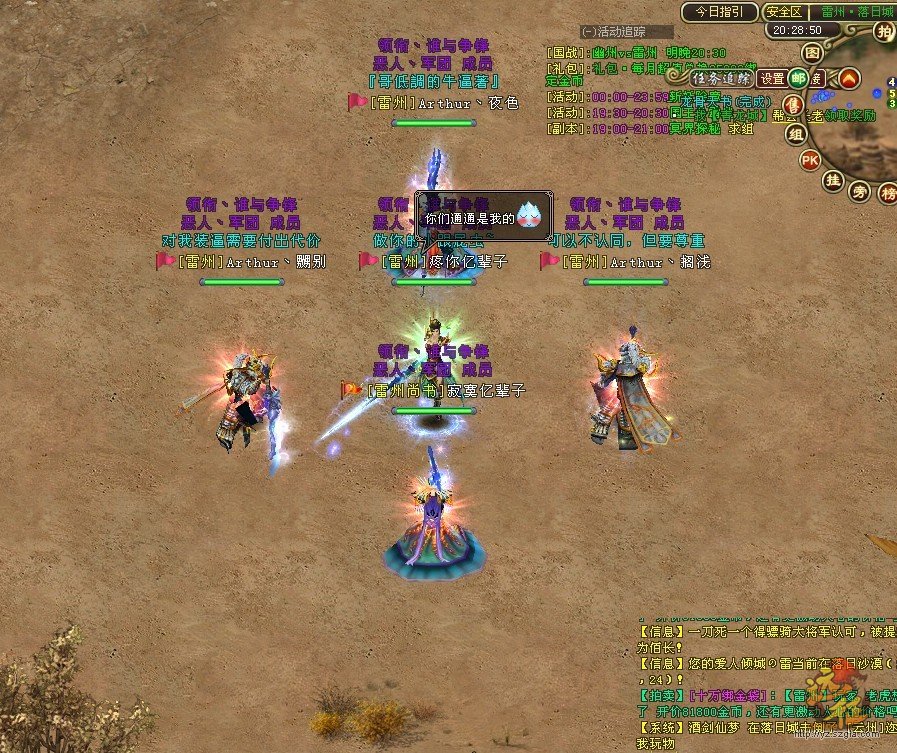This screenshot has width=897, height=753.
Task: Open the 组 team icon
Action: 796,134
